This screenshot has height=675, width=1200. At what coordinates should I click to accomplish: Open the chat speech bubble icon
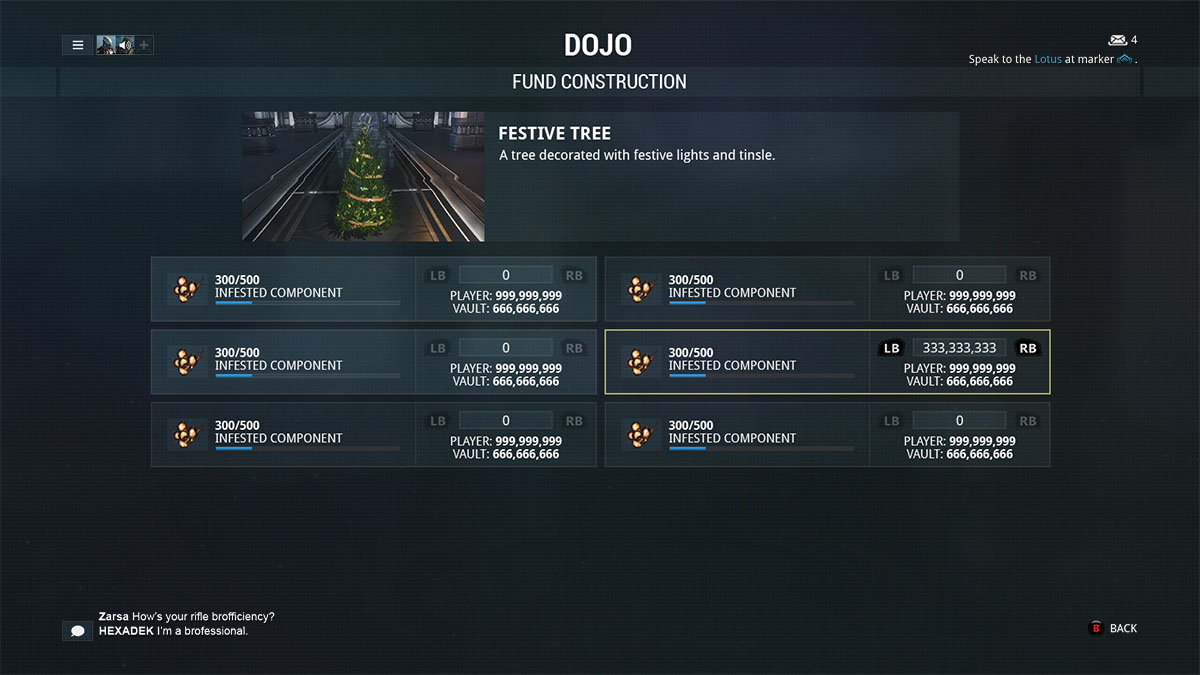tap(77, 631)
